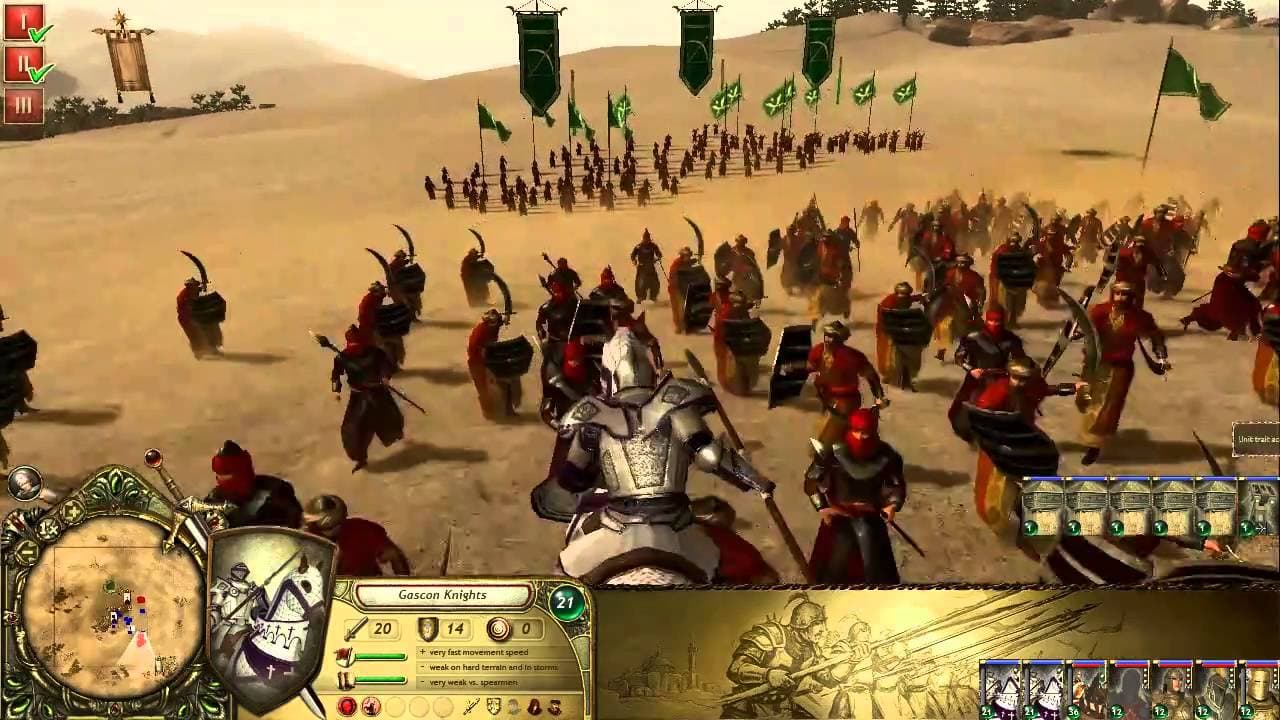Toggle objective II completion marker
This screenshot has width=1280, height=720.
23,62
